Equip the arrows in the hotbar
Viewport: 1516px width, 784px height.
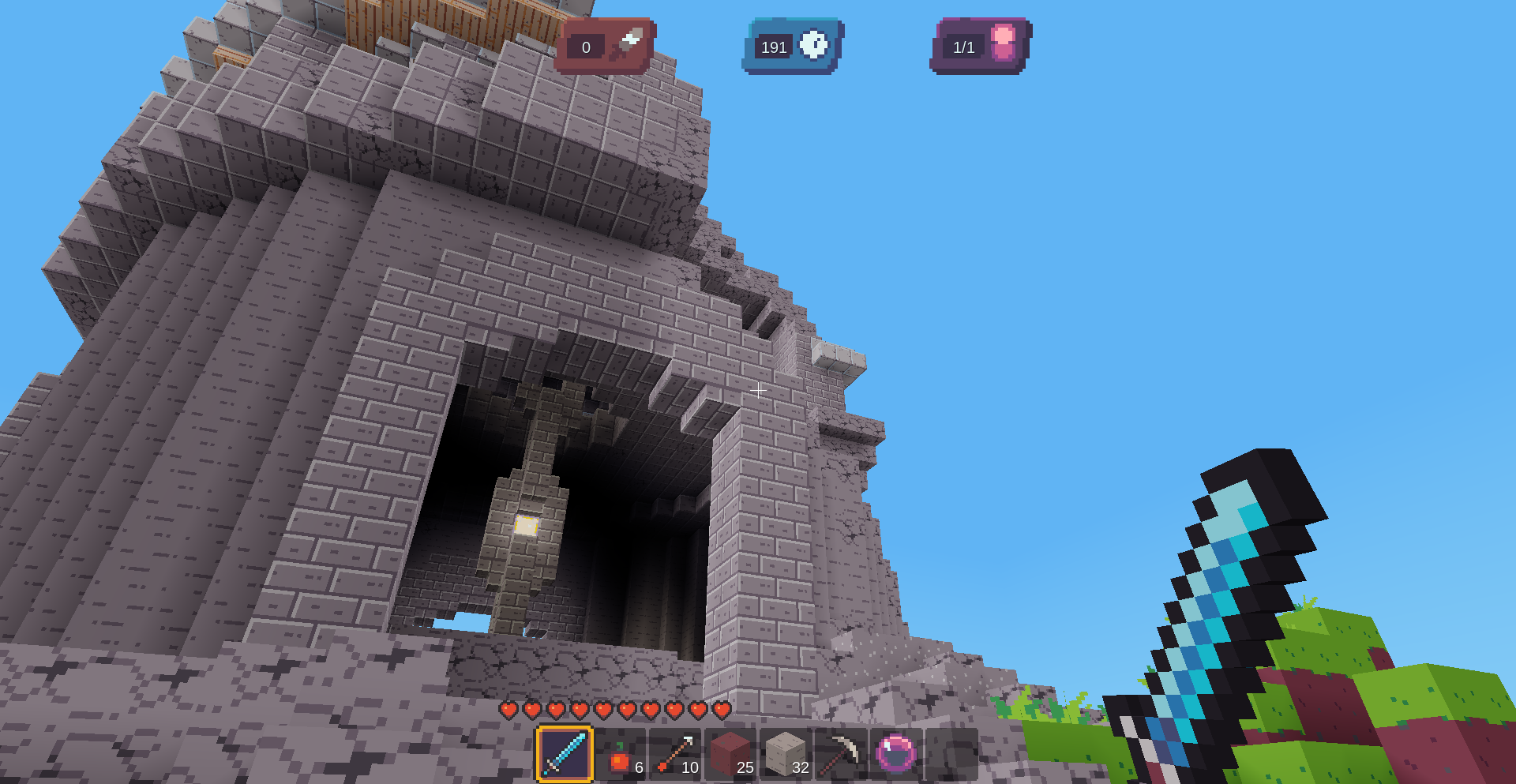pyautogui.click(x=676, y=756)
